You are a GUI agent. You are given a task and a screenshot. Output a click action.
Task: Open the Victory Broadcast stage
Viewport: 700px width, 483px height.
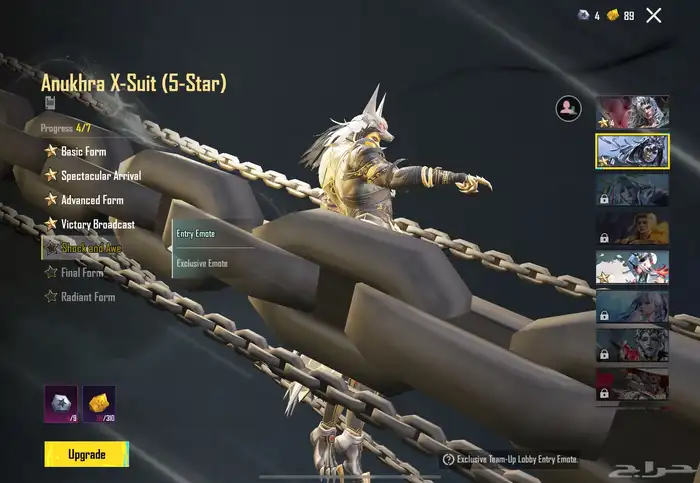[x=97, y=224]
